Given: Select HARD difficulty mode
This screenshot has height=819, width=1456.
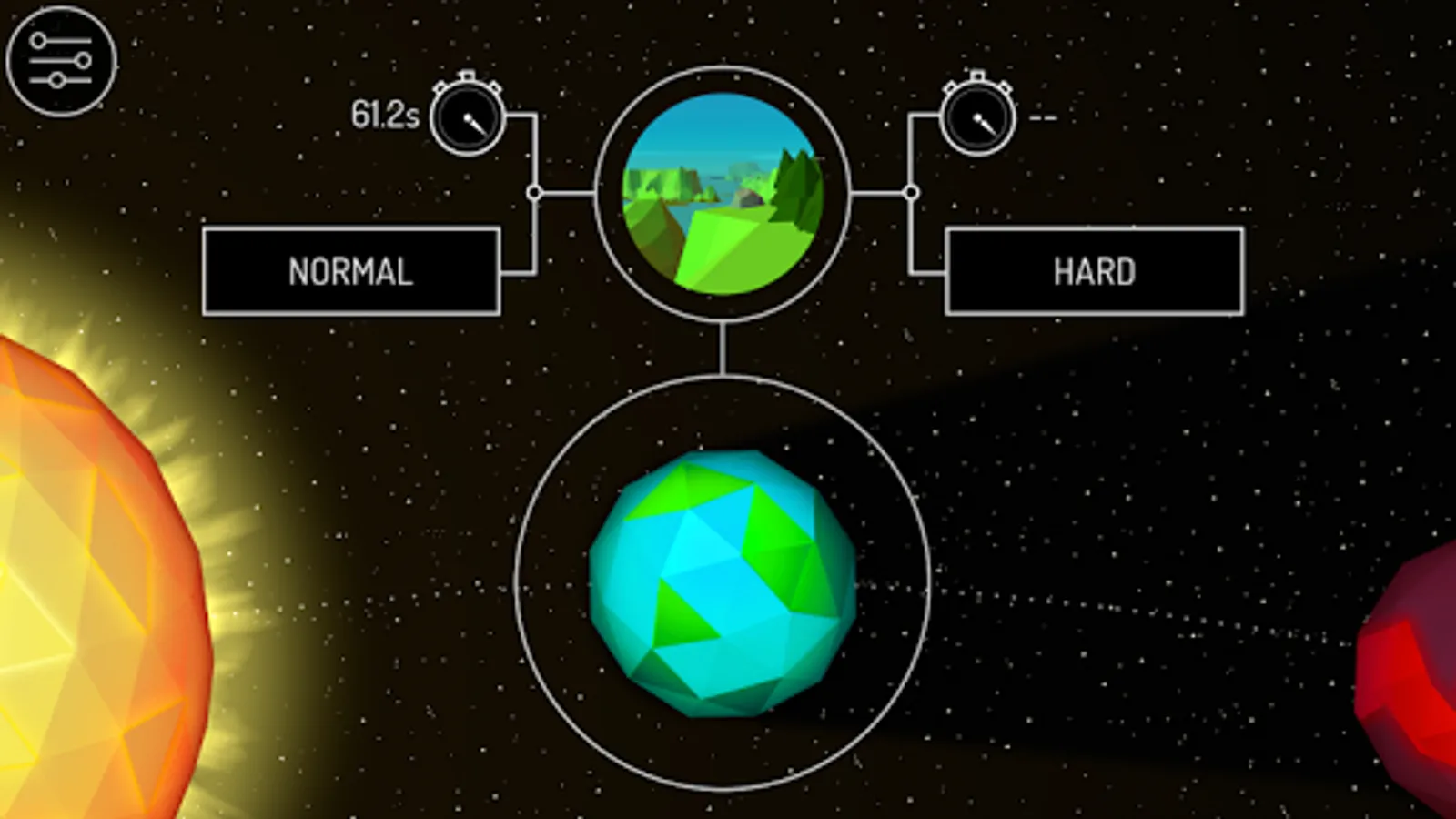Looking at the screenshot, I should 1094,269.
